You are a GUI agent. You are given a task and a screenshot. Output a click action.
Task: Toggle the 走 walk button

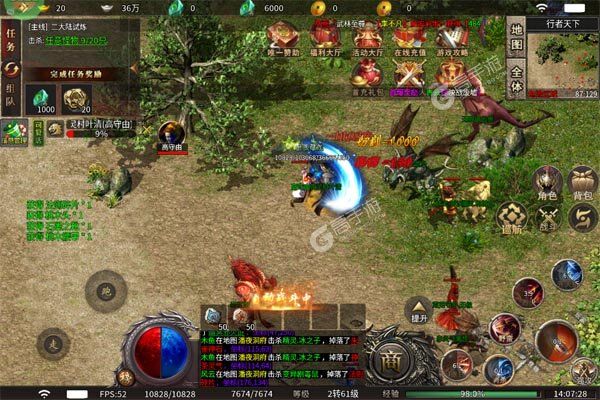52,345
